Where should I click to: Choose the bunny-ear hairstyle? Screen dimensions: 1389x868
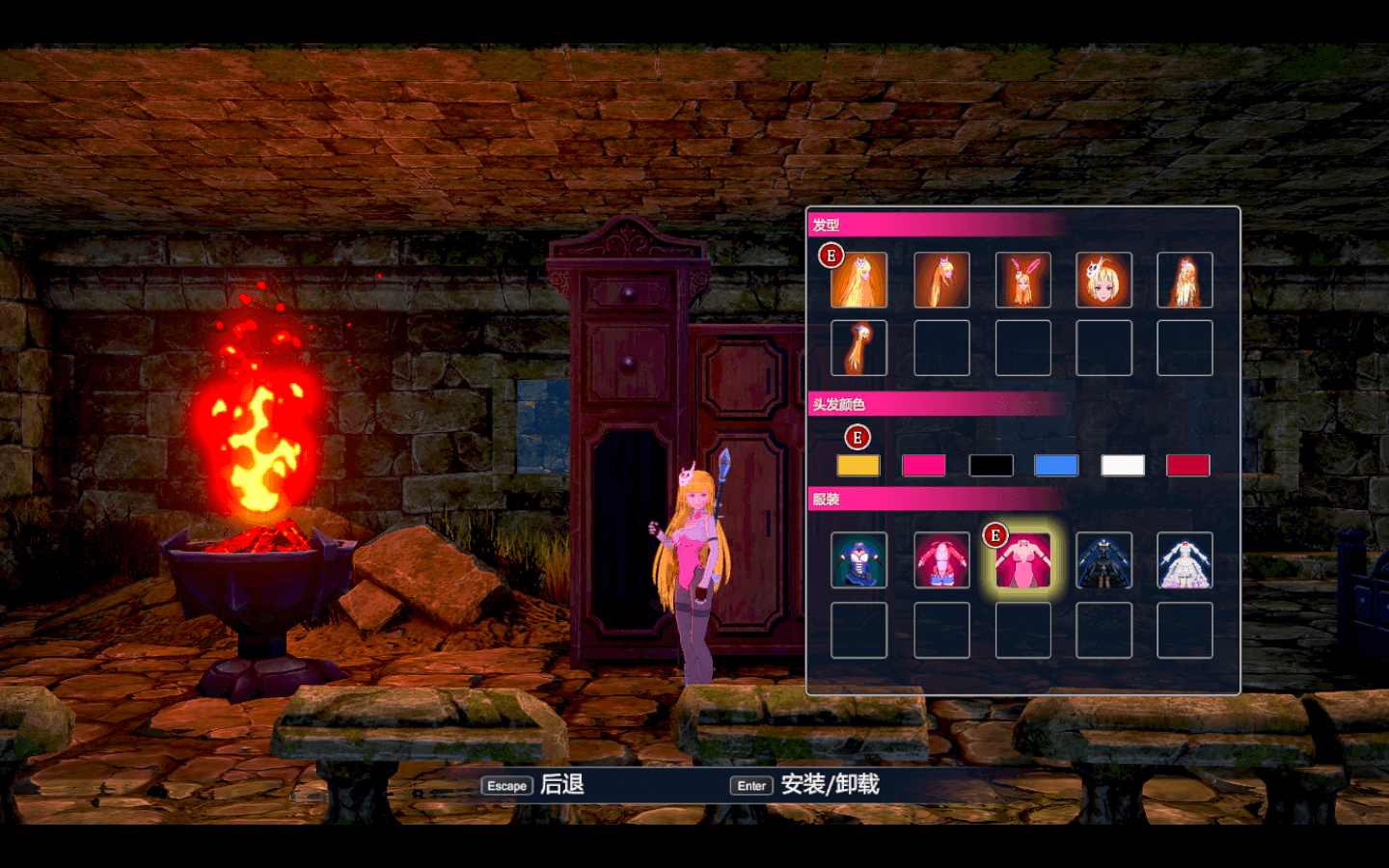point(1022,281)
